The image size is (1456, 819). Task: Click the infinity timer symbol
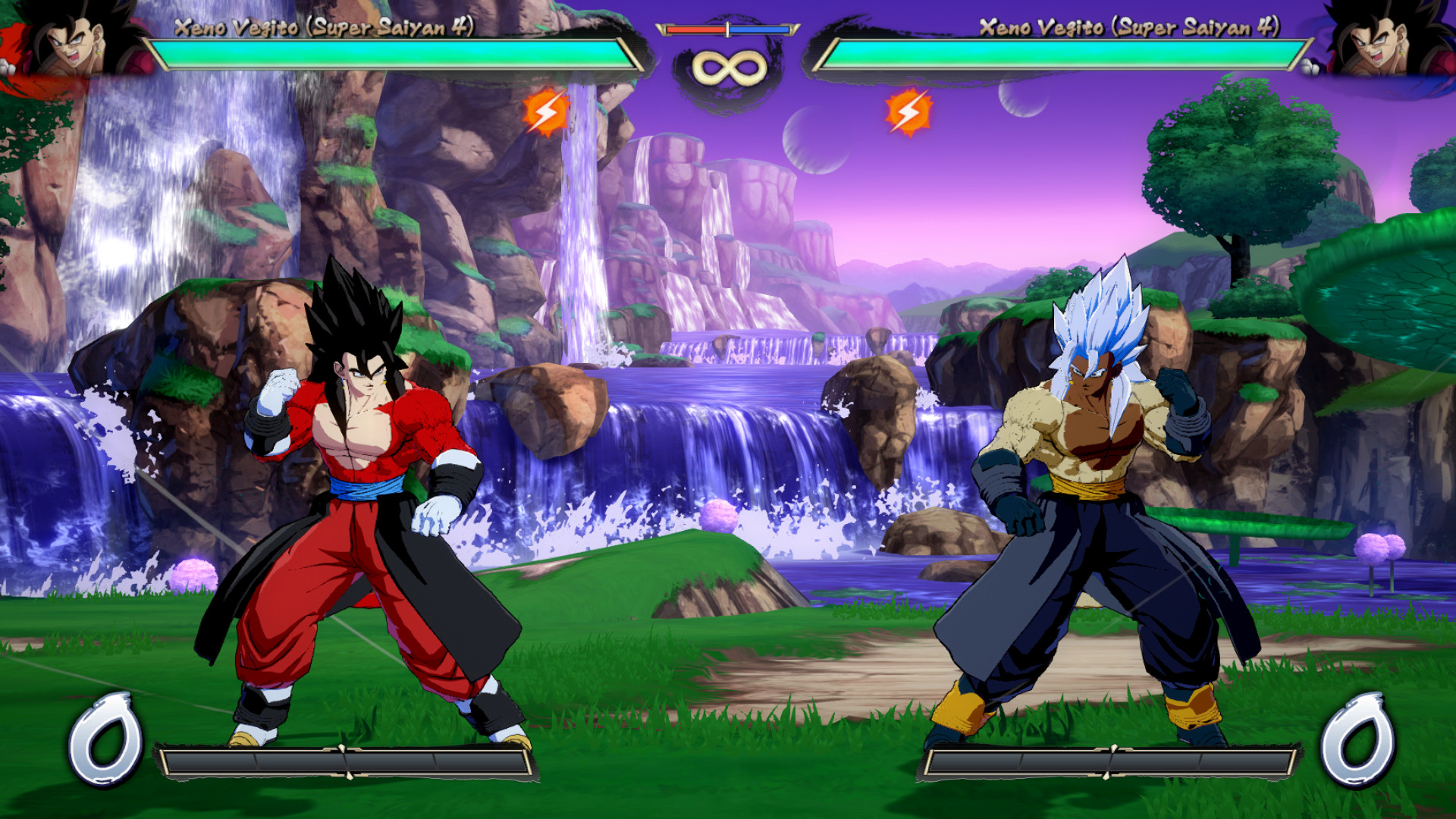coord(726,68)
